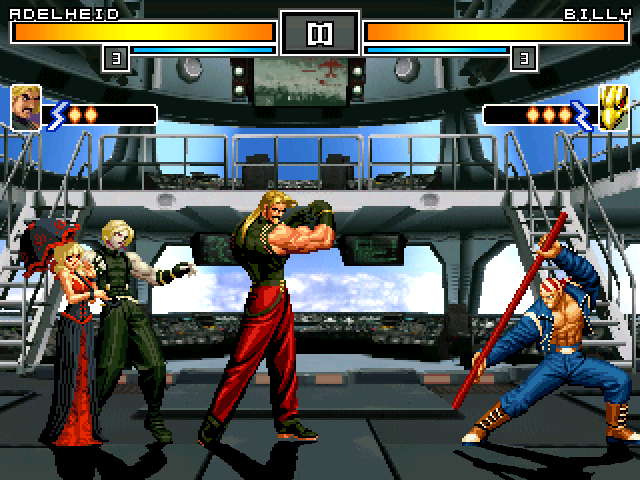The width and height of the screenshot is (640, 480).
Task: Select the golden portrait on Billy's side
Action: click(613, 107)
